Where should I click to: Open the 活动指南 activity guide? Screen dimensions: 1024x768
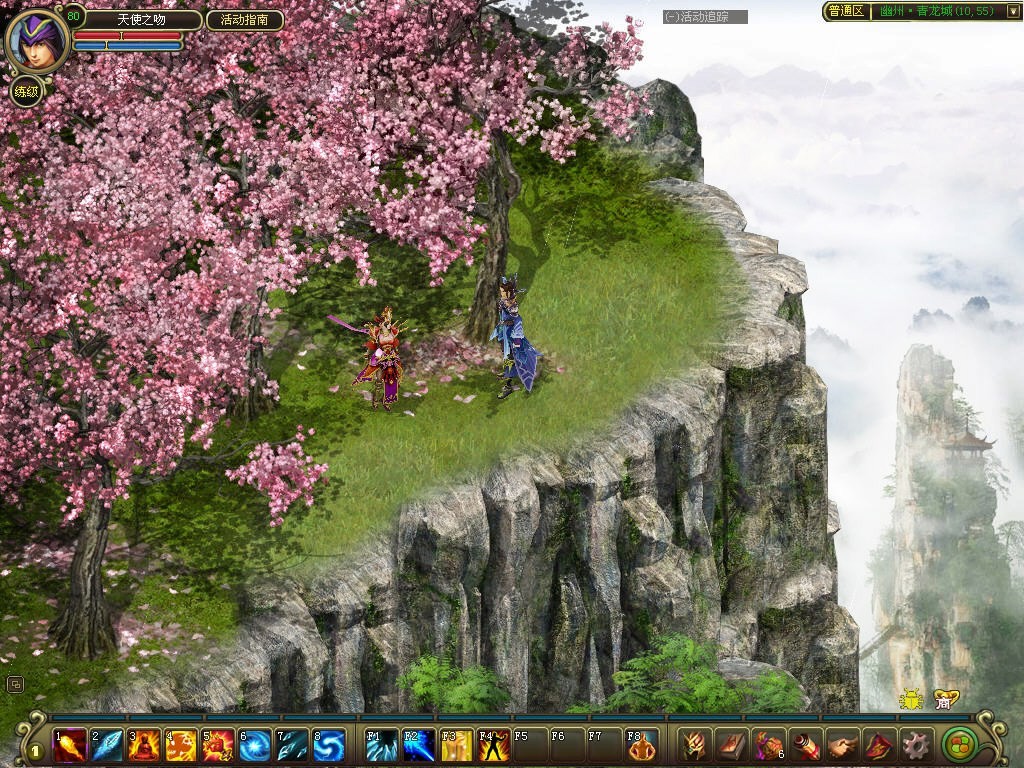point(245,20)
